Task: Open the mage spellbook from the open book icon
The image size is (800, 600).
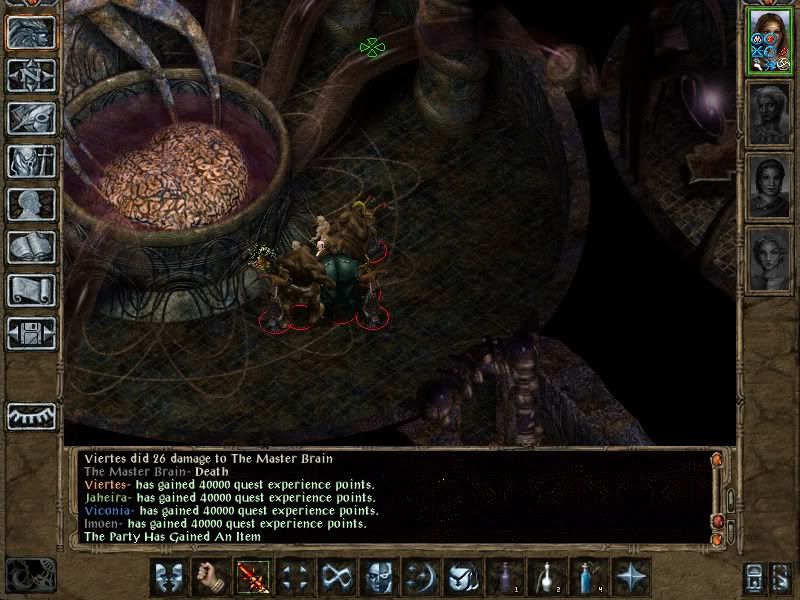Action: pyautogui.click(x=31, y=247)
